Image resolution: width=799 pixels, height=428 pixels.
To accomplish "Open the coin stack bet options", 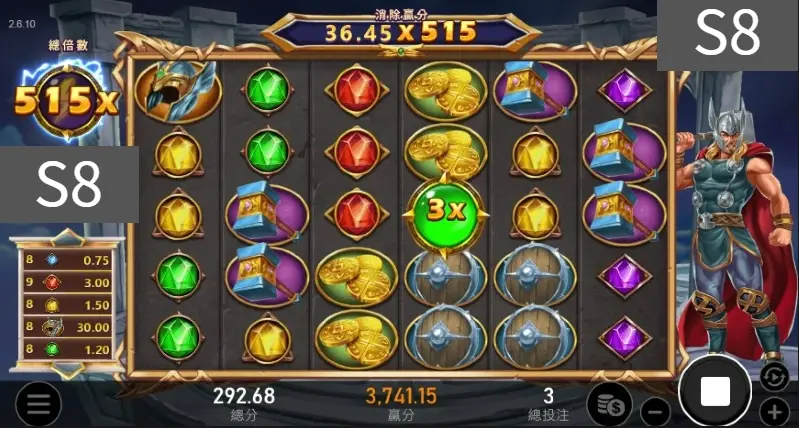I will (x=608, y=403).
